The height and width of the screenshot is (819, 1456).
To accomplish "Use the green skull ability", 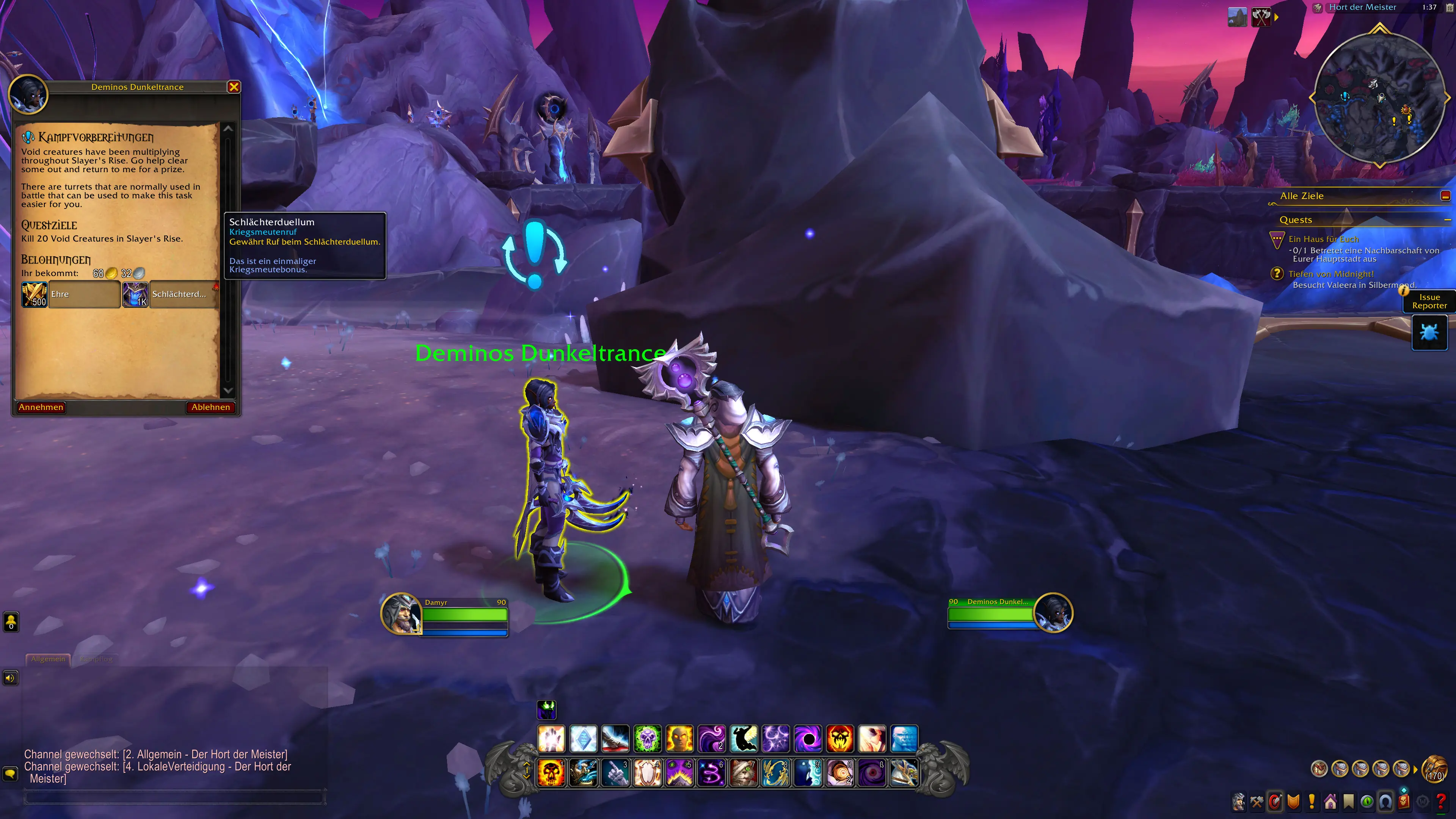I will click(x=647, y=739).
